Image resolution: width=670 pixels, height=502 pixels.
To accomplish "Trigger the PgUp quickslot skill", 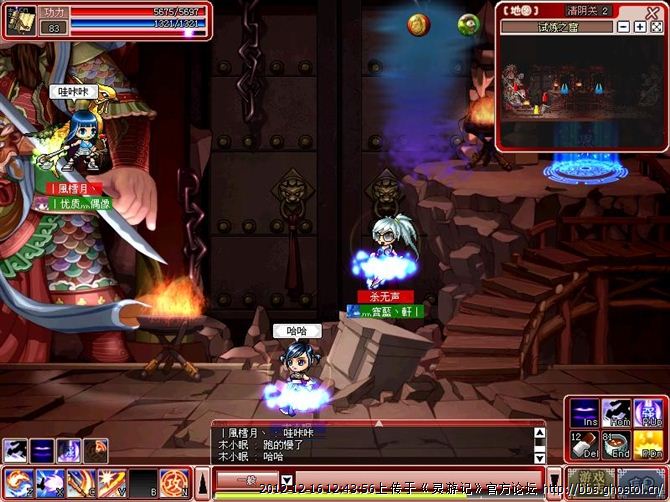I will pos(646,413).
